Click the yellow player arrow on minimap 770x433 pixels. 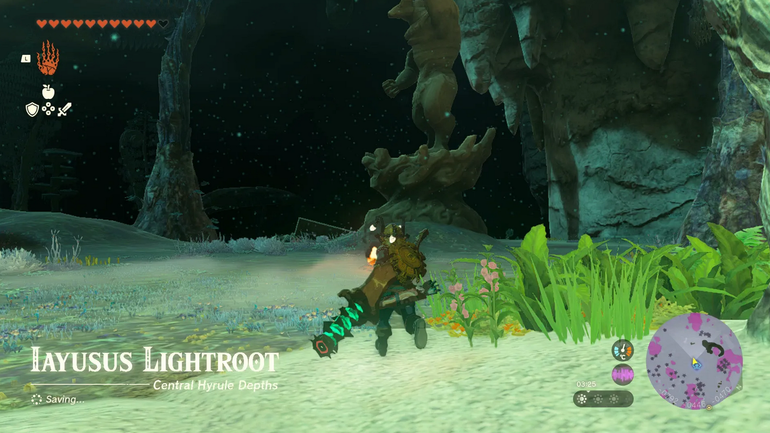(x=694, y=361)
